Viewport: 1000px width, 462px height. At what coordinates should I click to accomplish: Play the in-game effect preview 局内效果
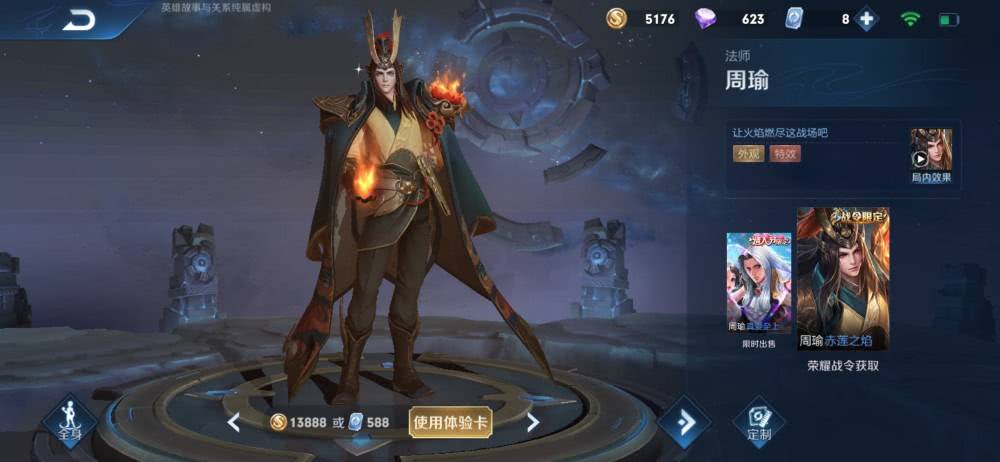point(930,156)
